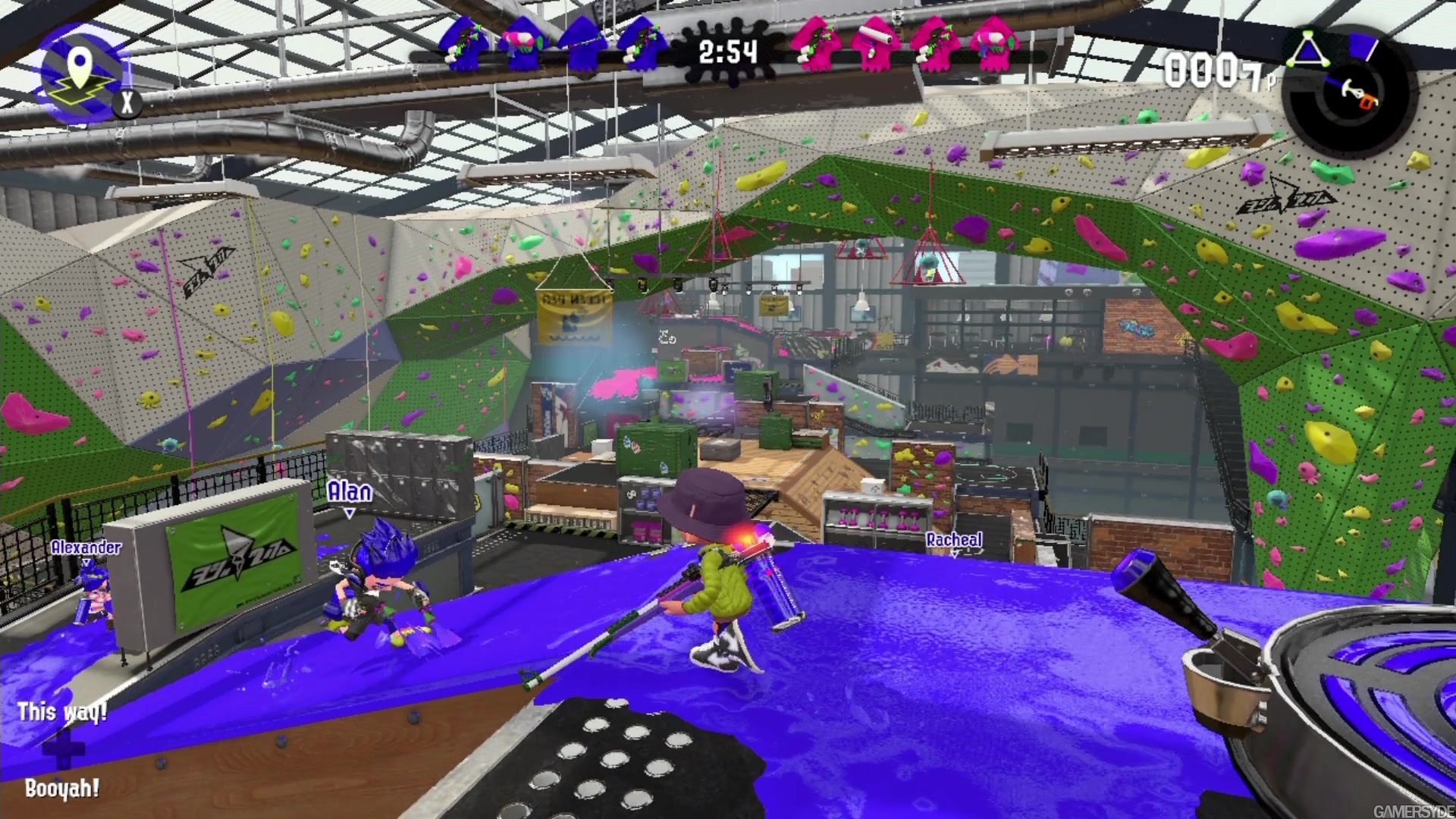Click the blue ink progress arc on radar
Viewport: 1456px width, 819px height.
coord(1333,81)
